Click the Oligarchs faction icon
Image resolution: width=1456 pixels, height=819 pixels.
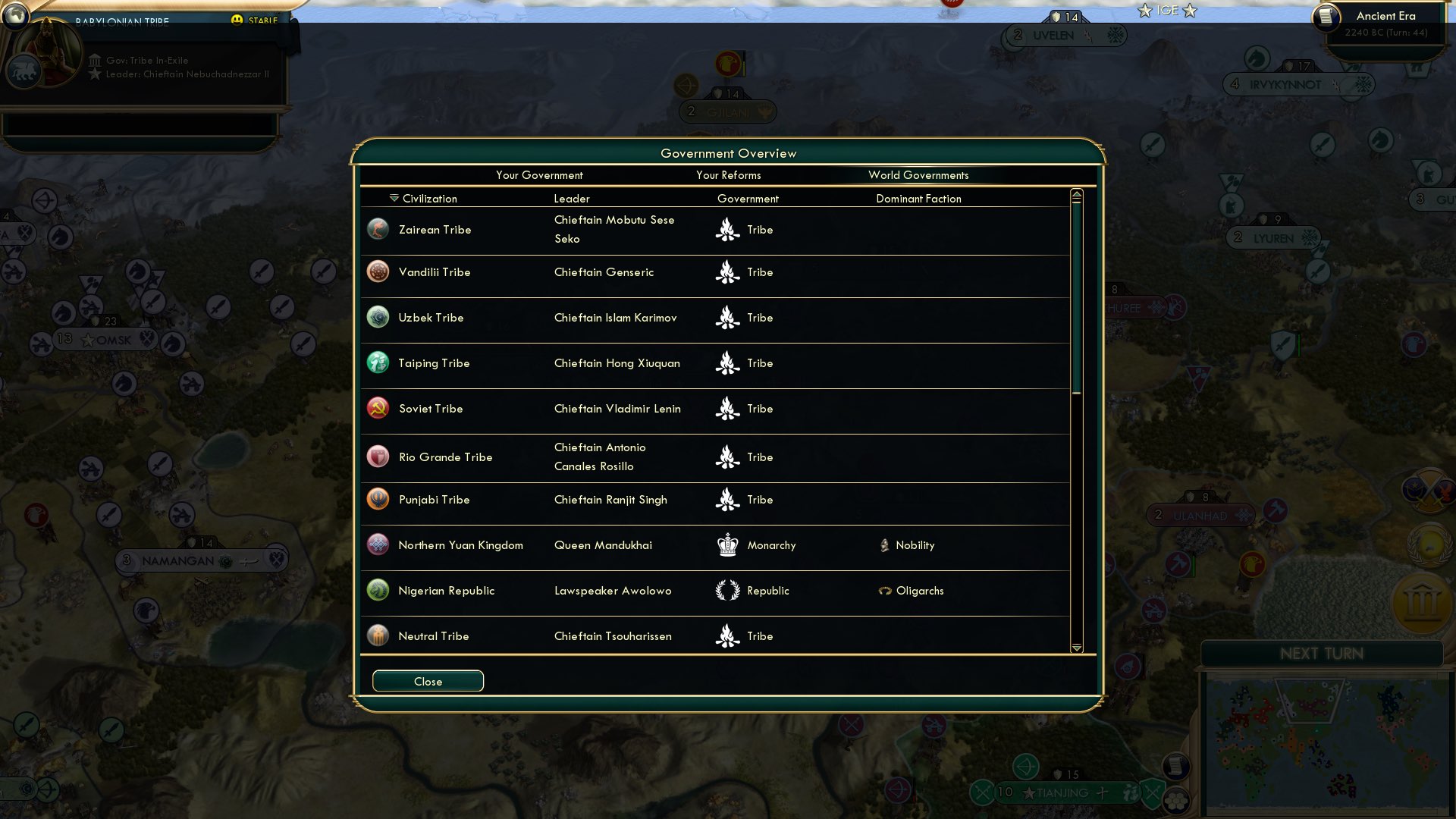pos(884,591)
